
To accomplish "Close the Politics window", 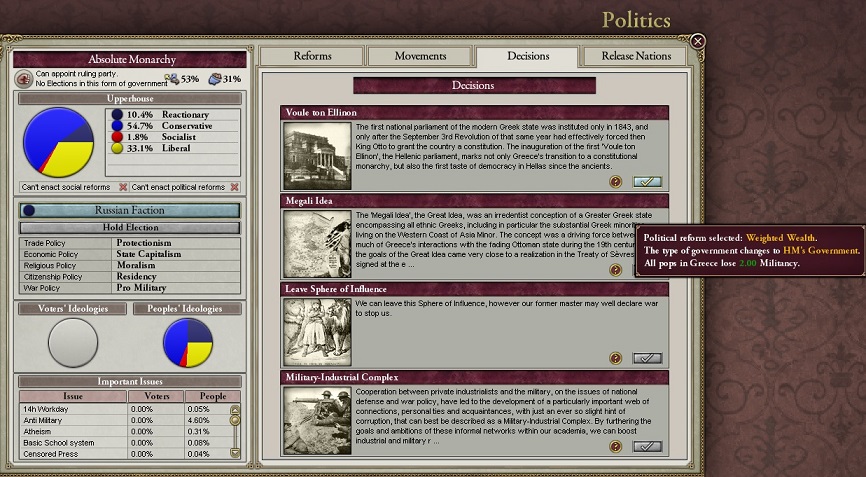I will click(x=698, y=41).
